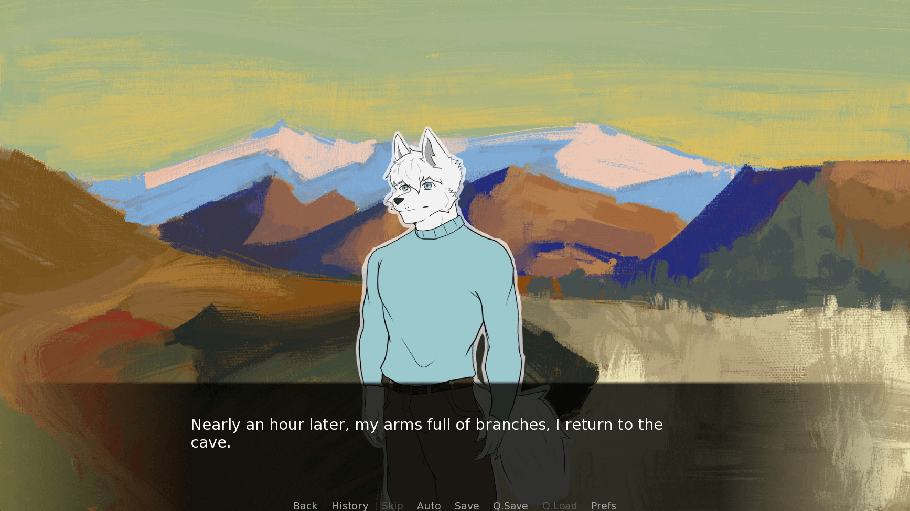Make a quick save with Q.Save
The image size is (910, 511).
510,505
